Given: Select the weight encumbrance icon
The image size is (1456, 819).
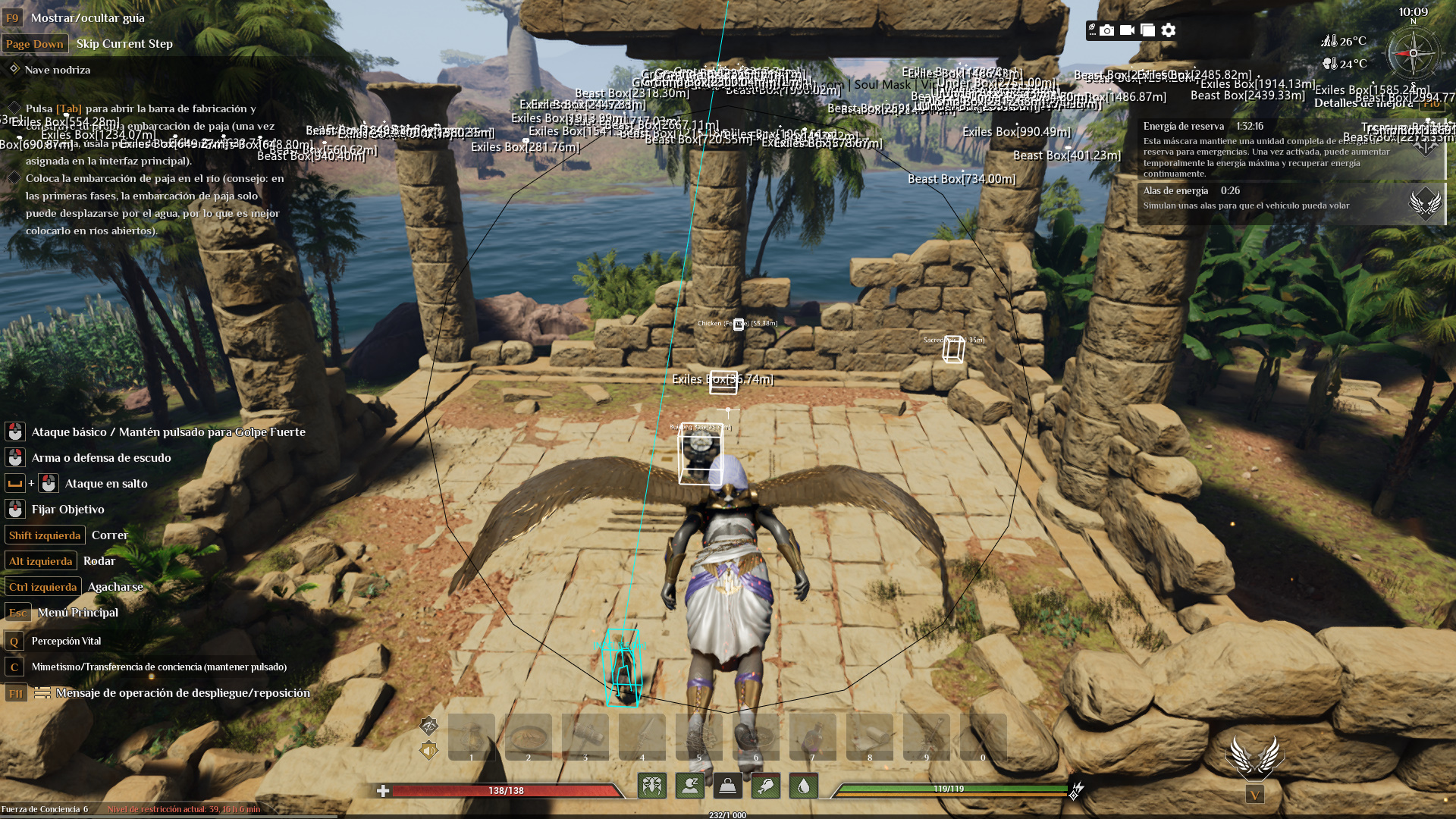Looking at the screenshot, I should (726, 786).
